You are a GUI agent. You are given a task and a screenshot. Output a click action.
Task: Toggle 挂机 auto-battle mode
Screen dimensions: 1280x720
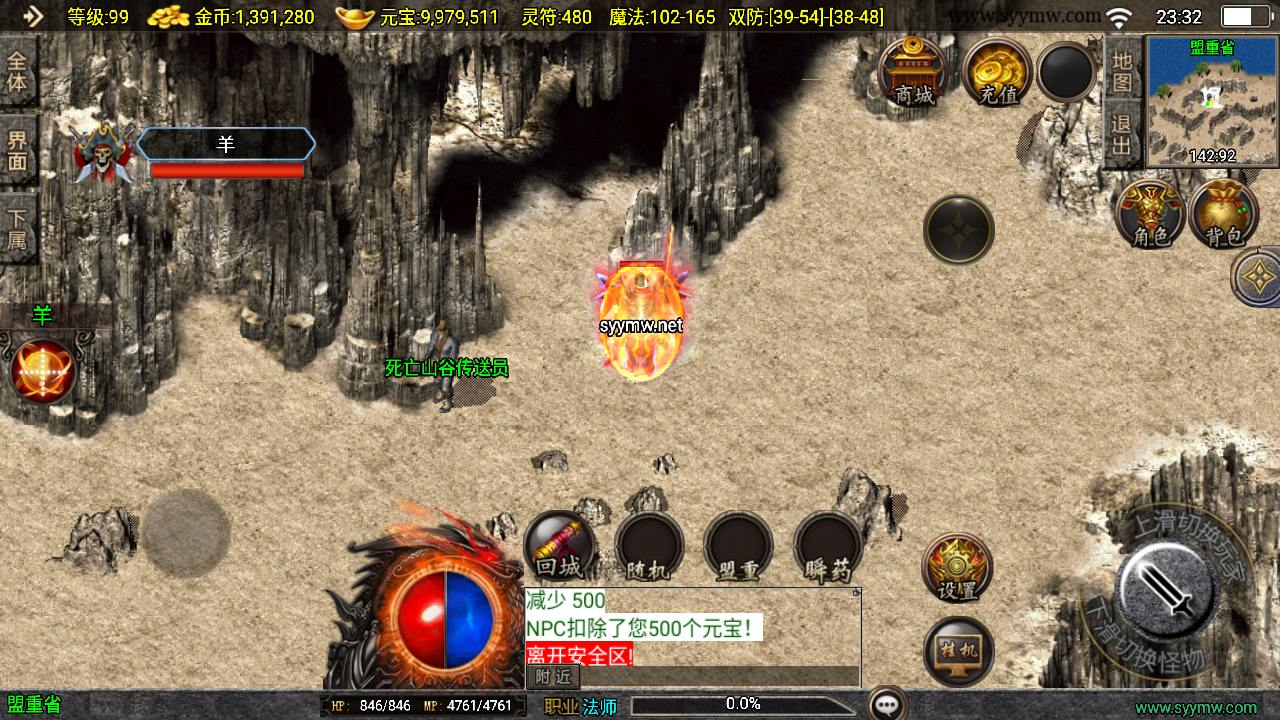click(x=958, y=651)
